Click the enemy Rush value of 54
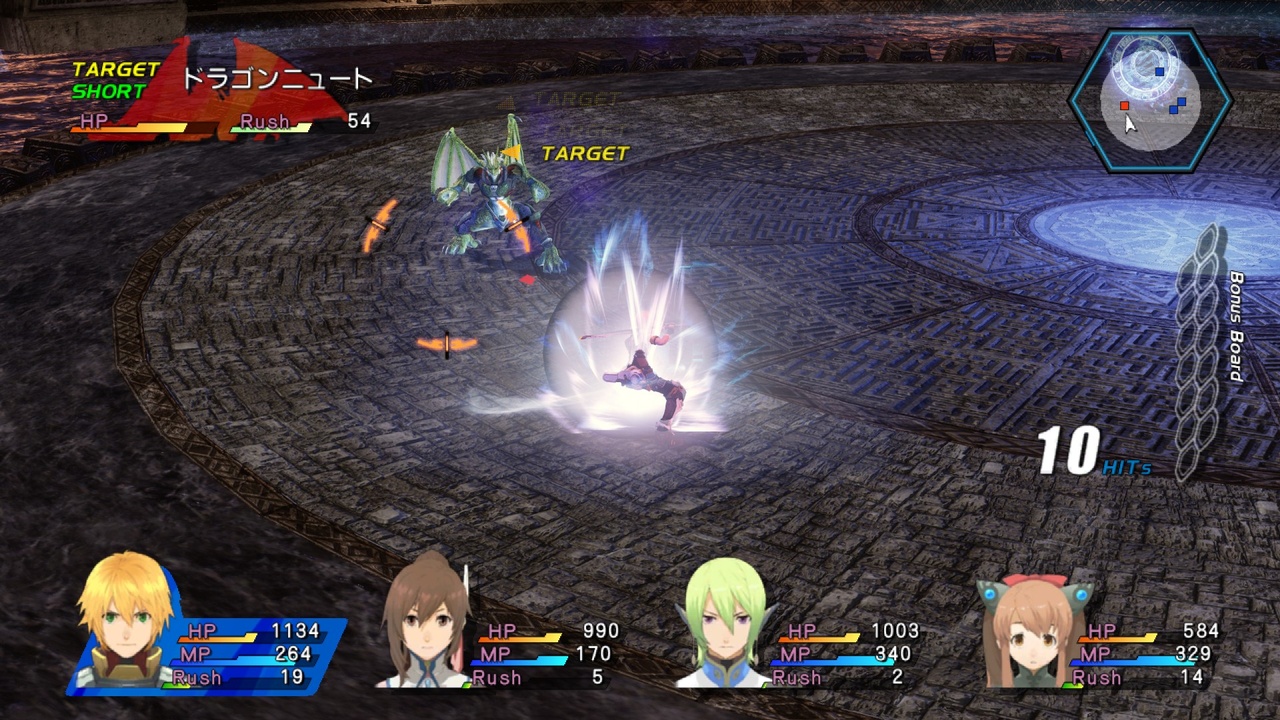Image resolution: width=1280 pixels, height=720 pixels. (x=360, y=121)
